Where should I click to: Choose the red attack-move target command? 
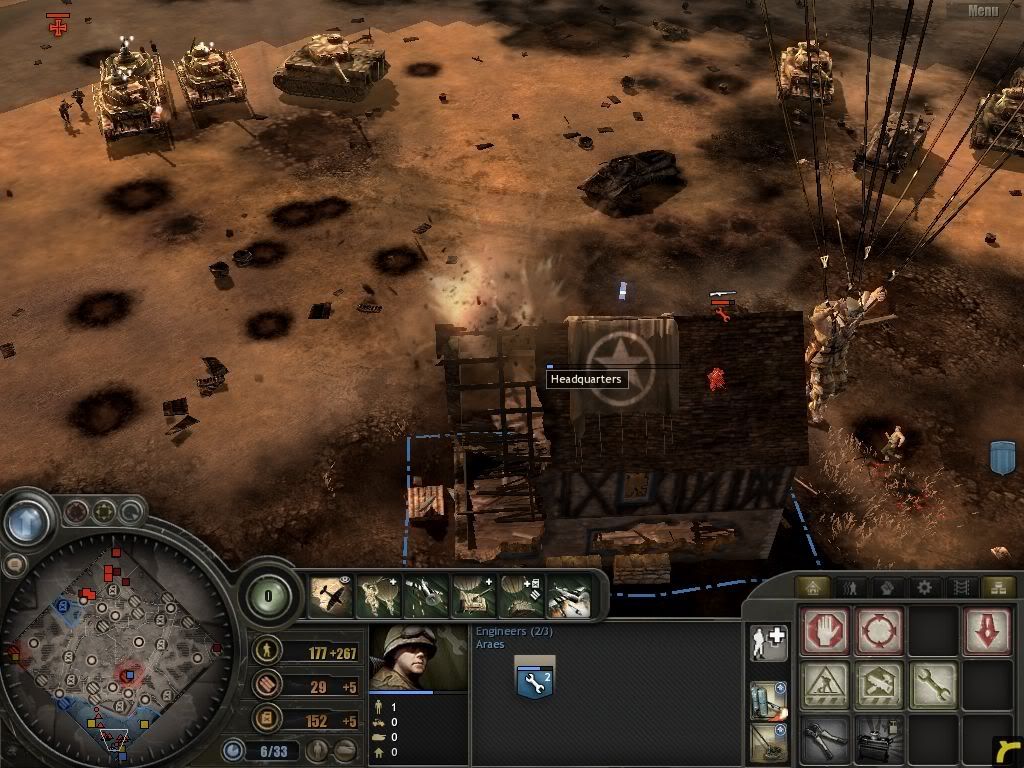point(879,632)
